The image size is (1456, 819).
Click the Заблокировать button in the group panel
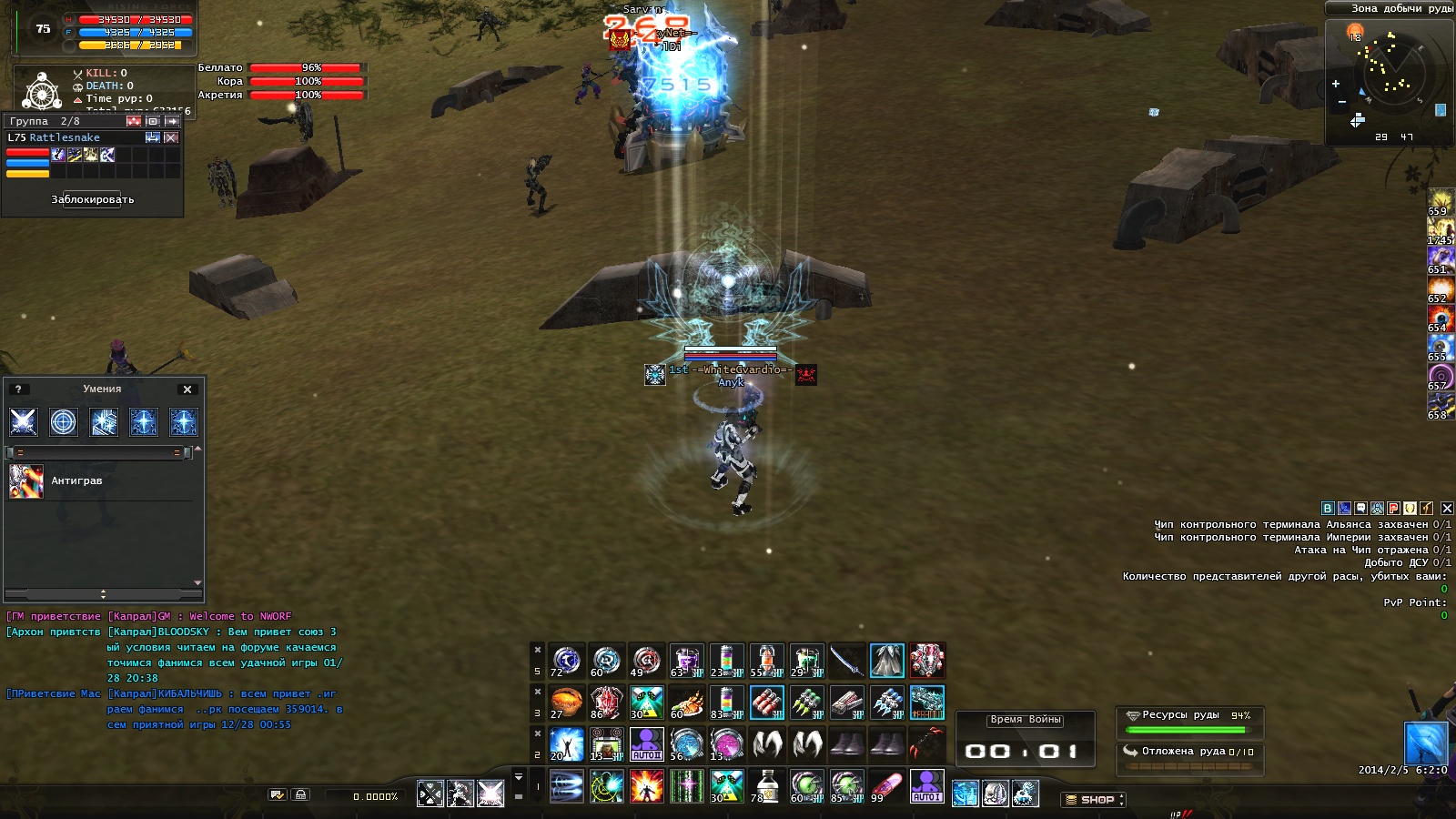[93, 199]
